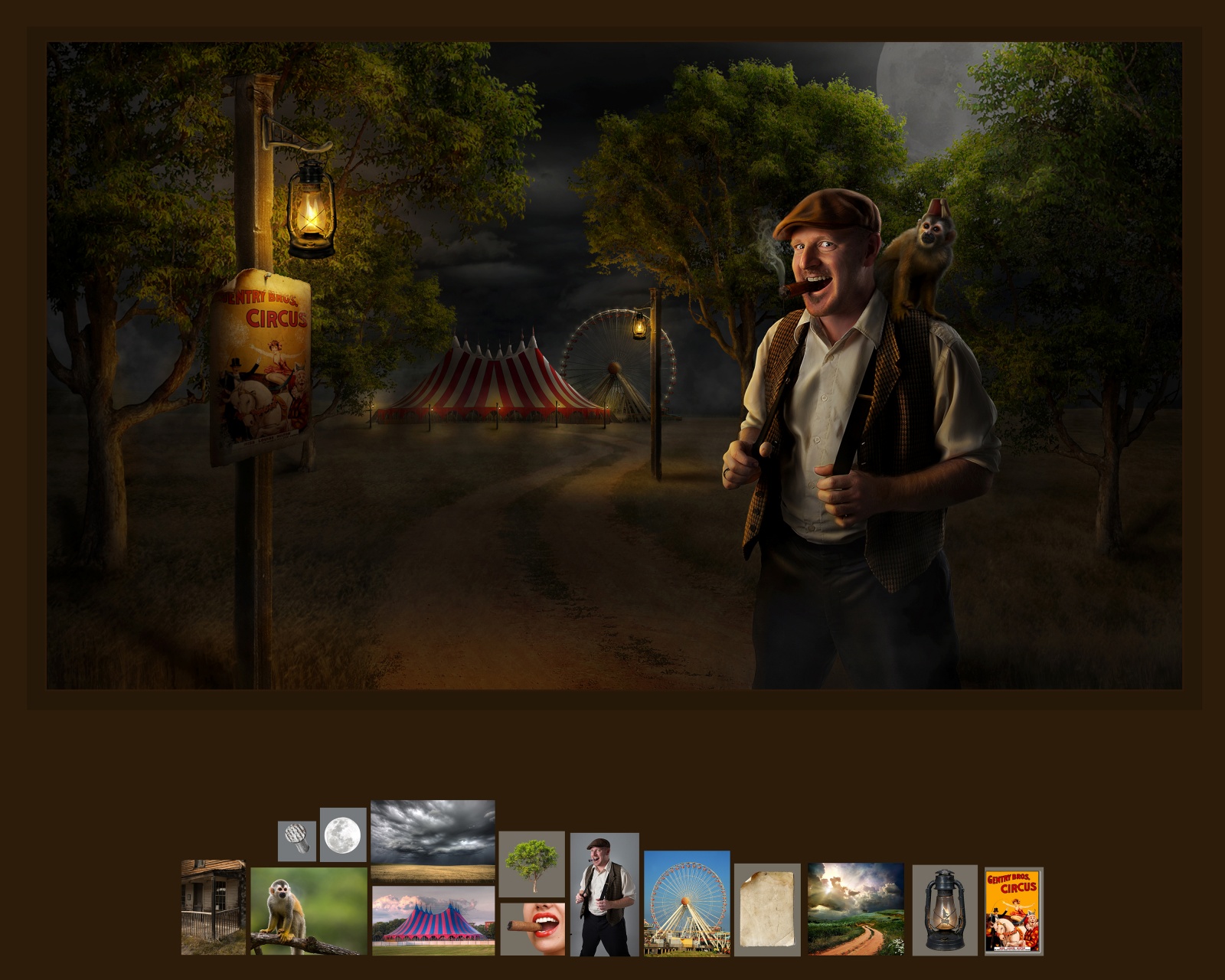Select the man in flat cap photo
1225x980 pixels.
click(604, 894)
